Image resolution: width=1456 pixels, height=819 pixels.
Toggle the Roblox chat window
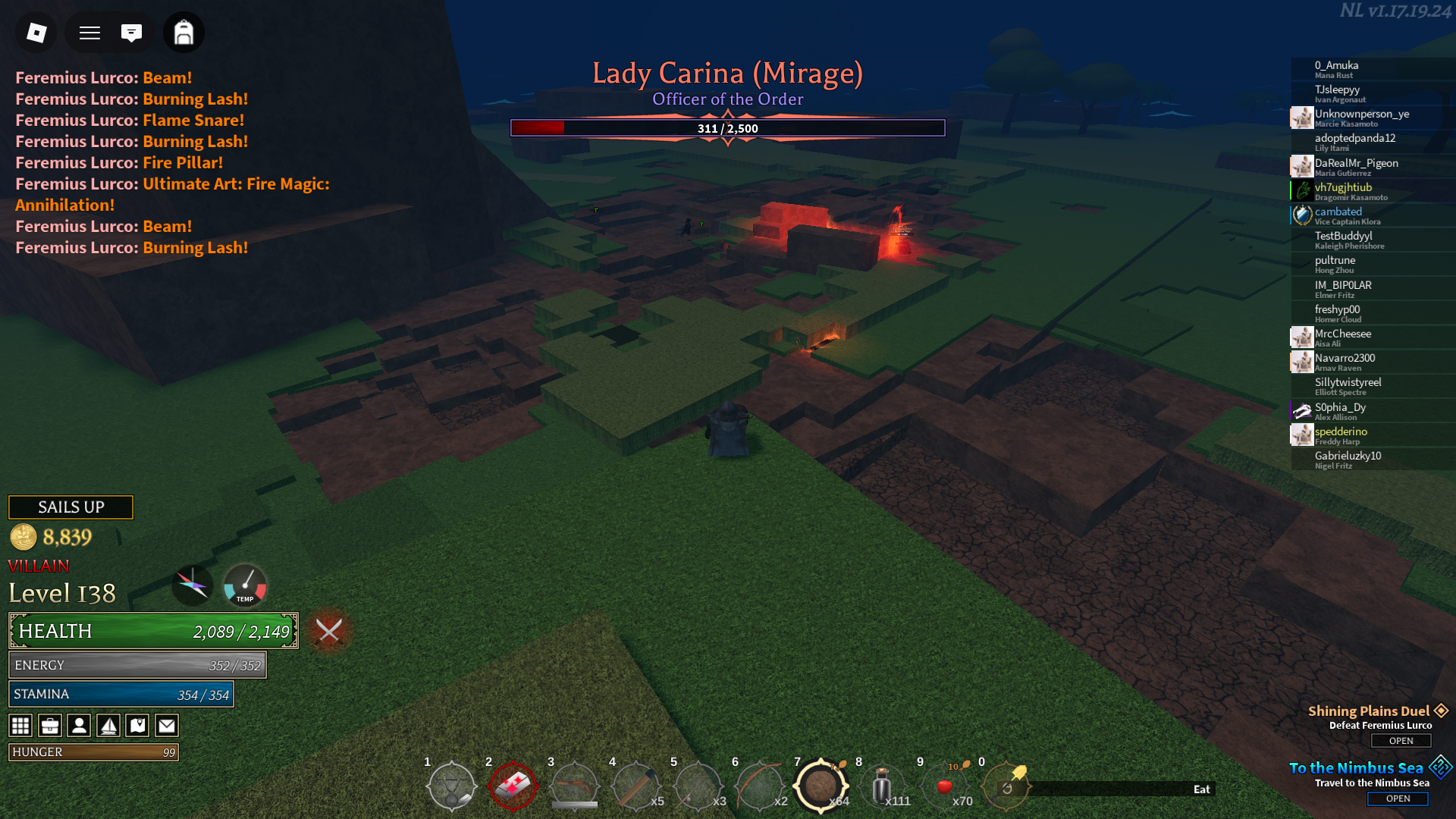(x=131, y=33)
